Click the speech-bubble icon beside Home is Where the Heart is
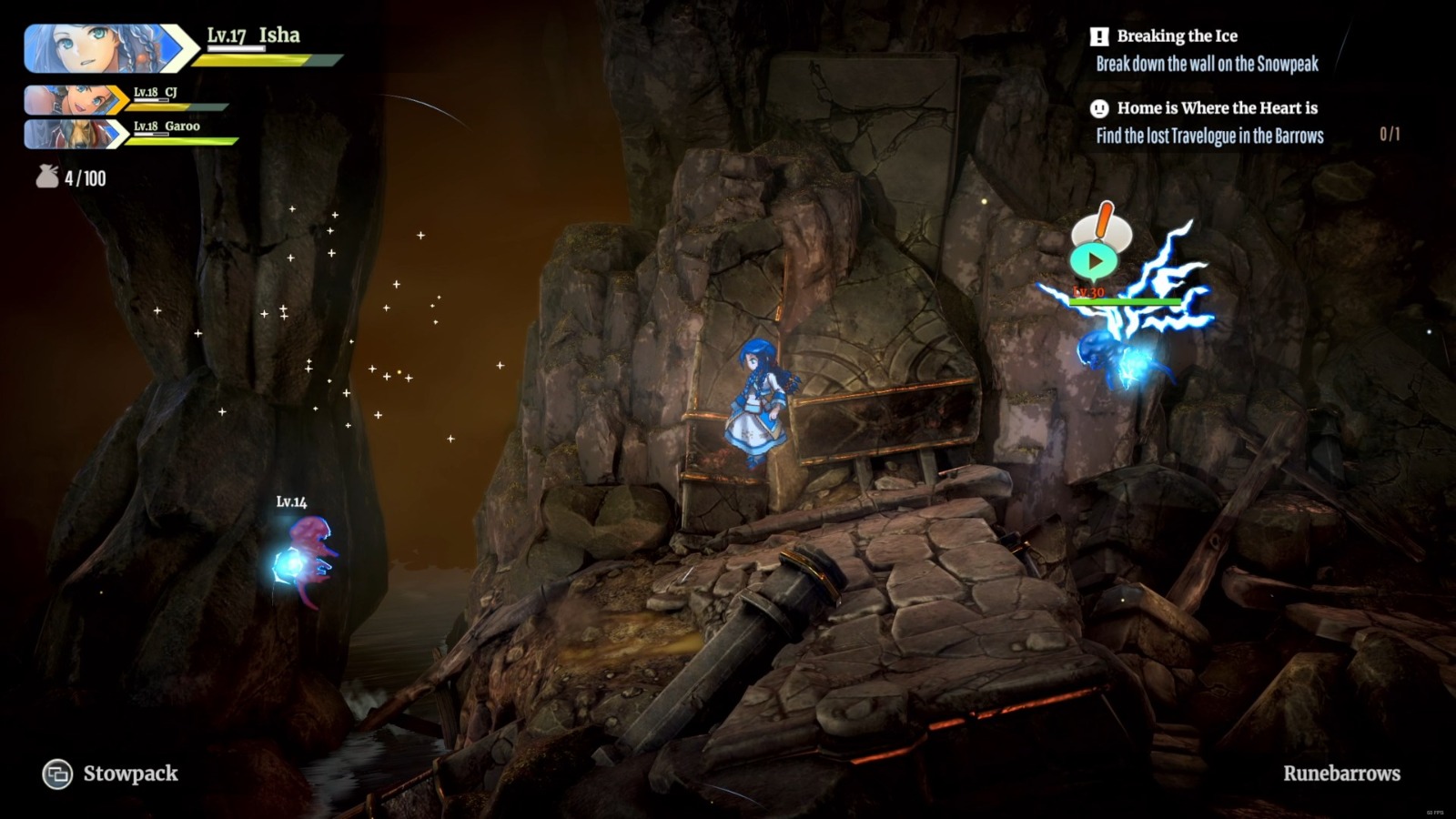 pyautogui.click(x=1100, y=107)
